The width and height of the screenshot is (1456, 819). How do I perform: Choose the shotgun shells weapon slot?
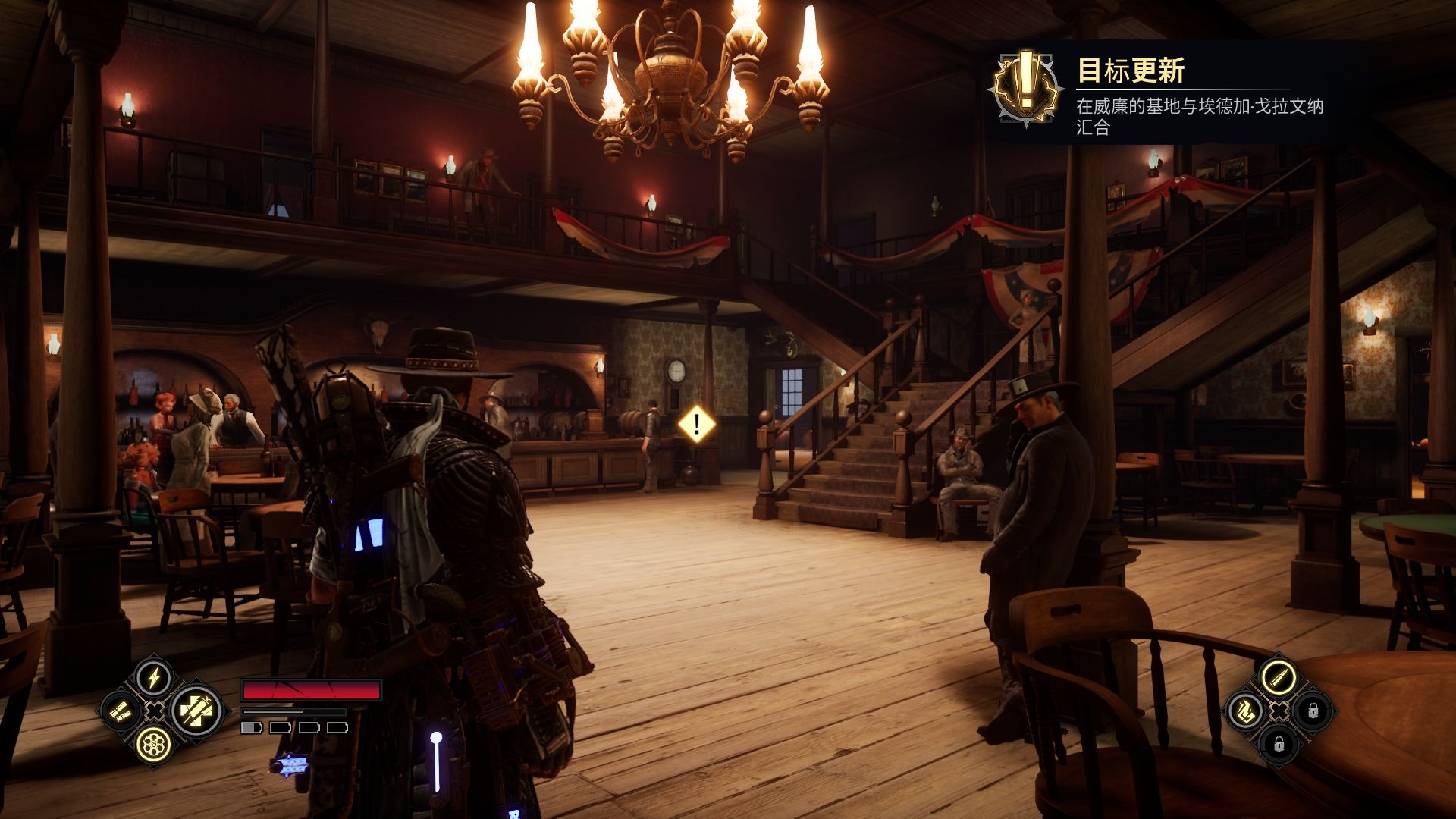(121, 711)
